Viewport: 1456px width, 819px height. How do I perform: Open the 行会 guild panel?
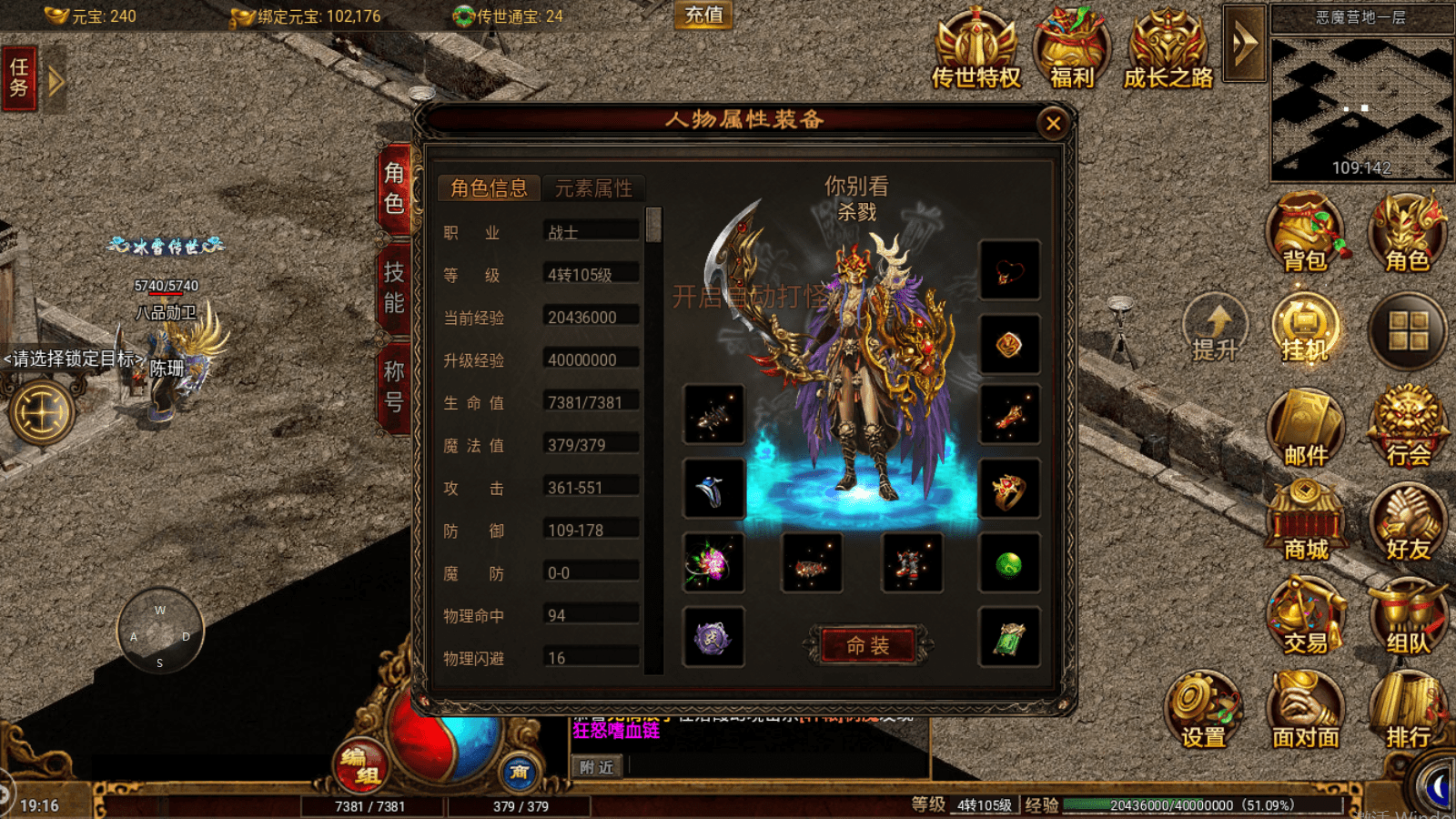1406,423
